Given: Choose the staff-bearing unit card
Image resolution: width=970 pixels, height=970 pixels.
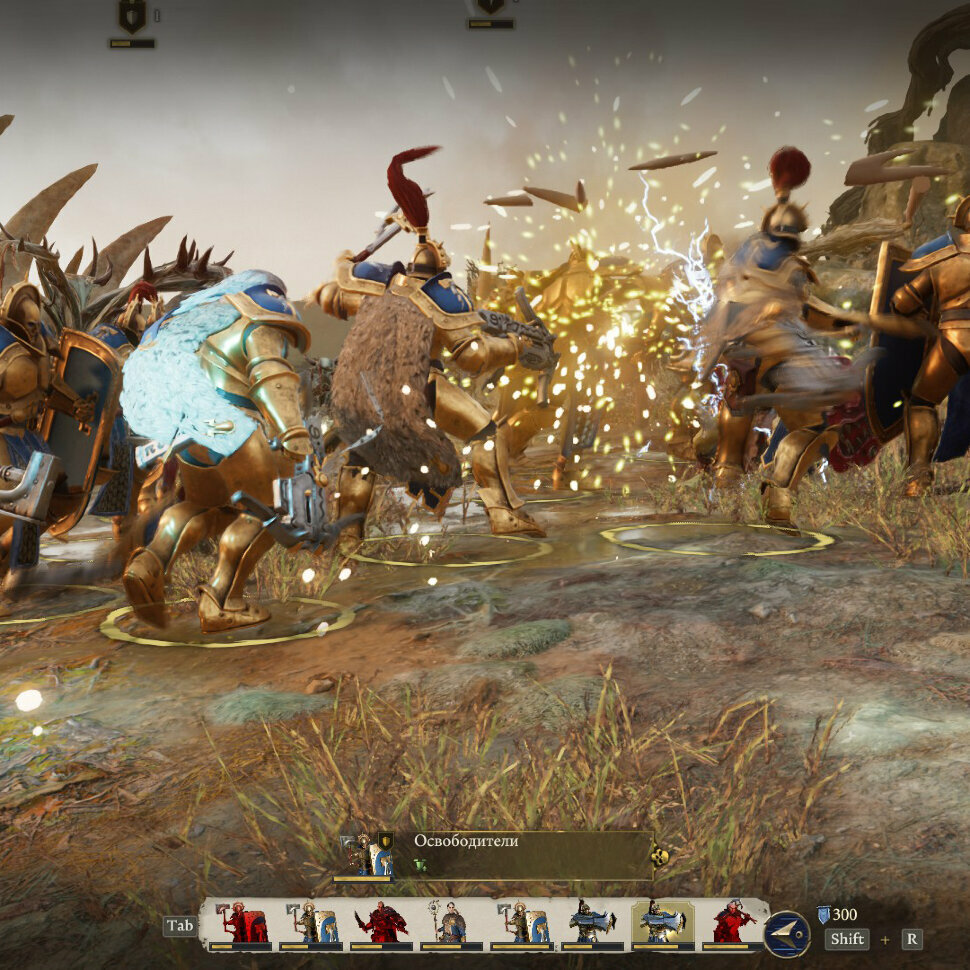Looking at the screenshot, I should [x=450, y=924].
